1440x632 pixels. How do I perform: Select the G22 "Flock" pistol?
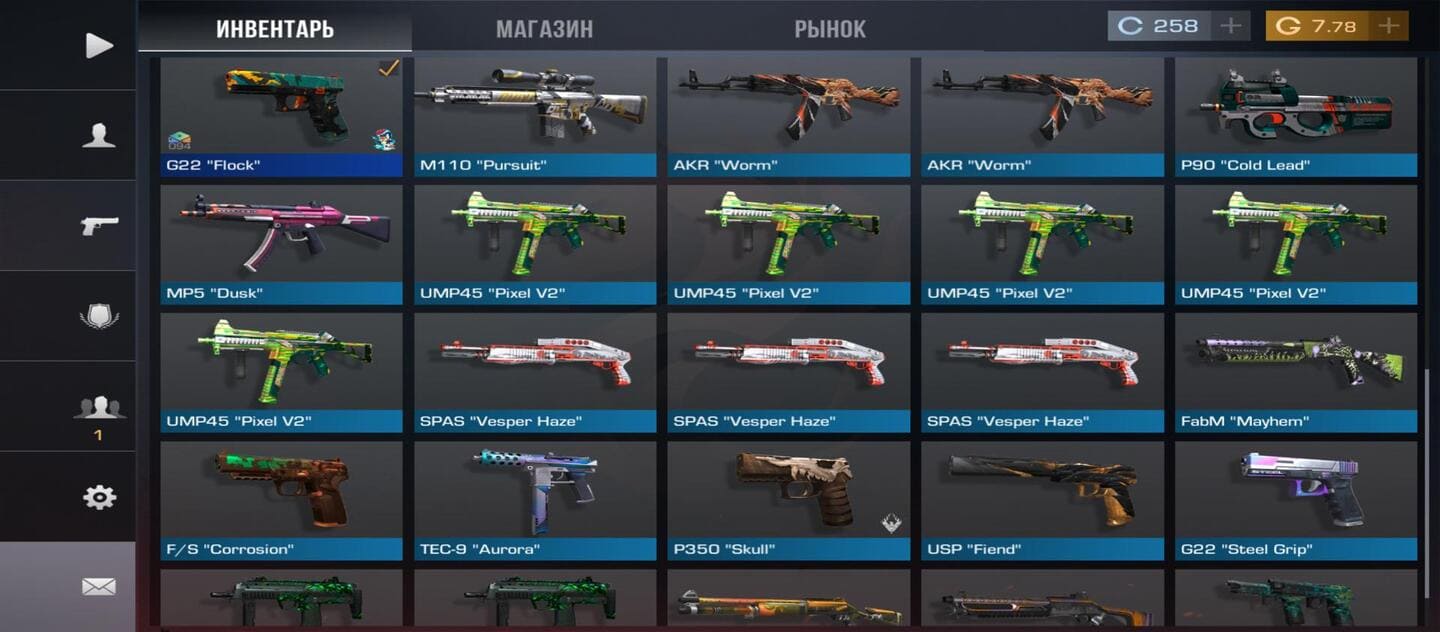pyautogui.click(x=281, y=115)
